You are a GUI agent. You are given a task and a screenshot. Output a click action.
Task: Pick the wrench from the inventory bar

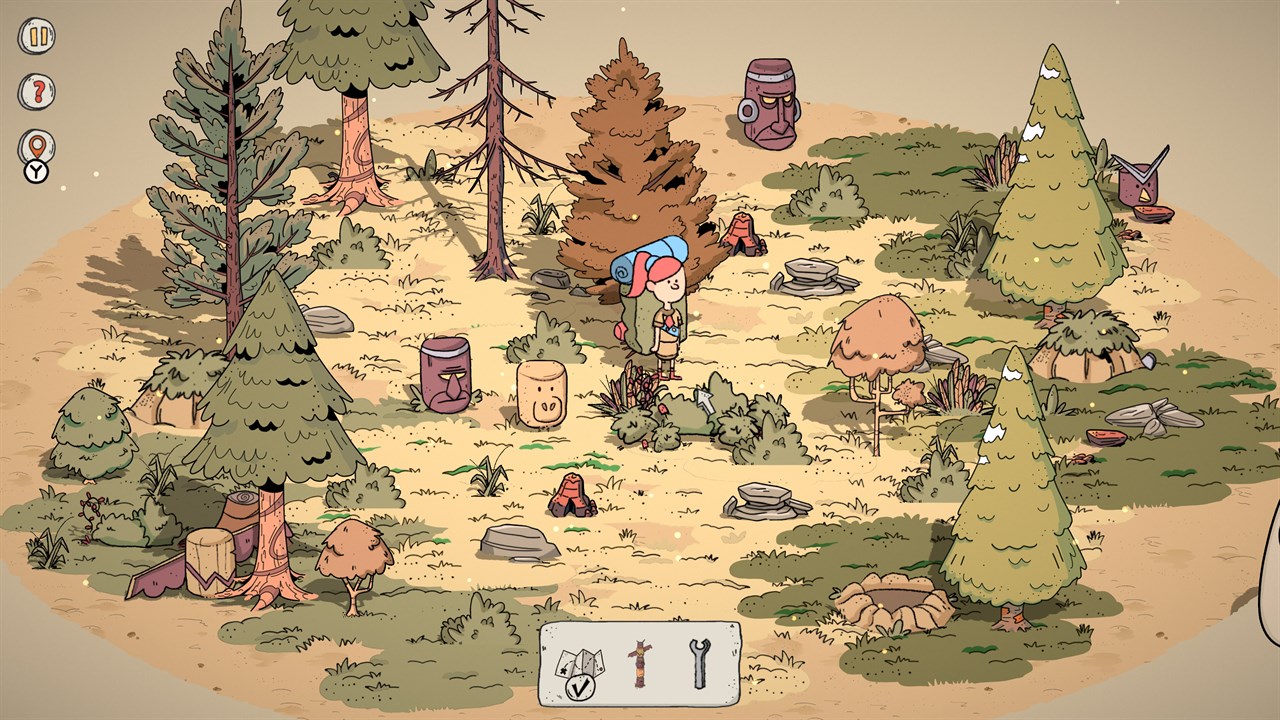[x=698, y=661]
